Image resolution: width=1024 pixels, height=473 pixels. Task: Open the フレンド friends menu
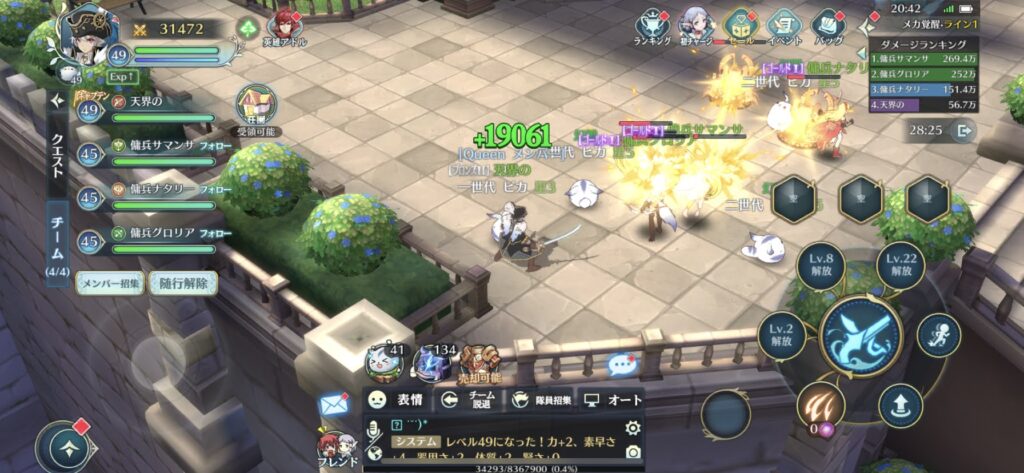(x=336, y=450)
